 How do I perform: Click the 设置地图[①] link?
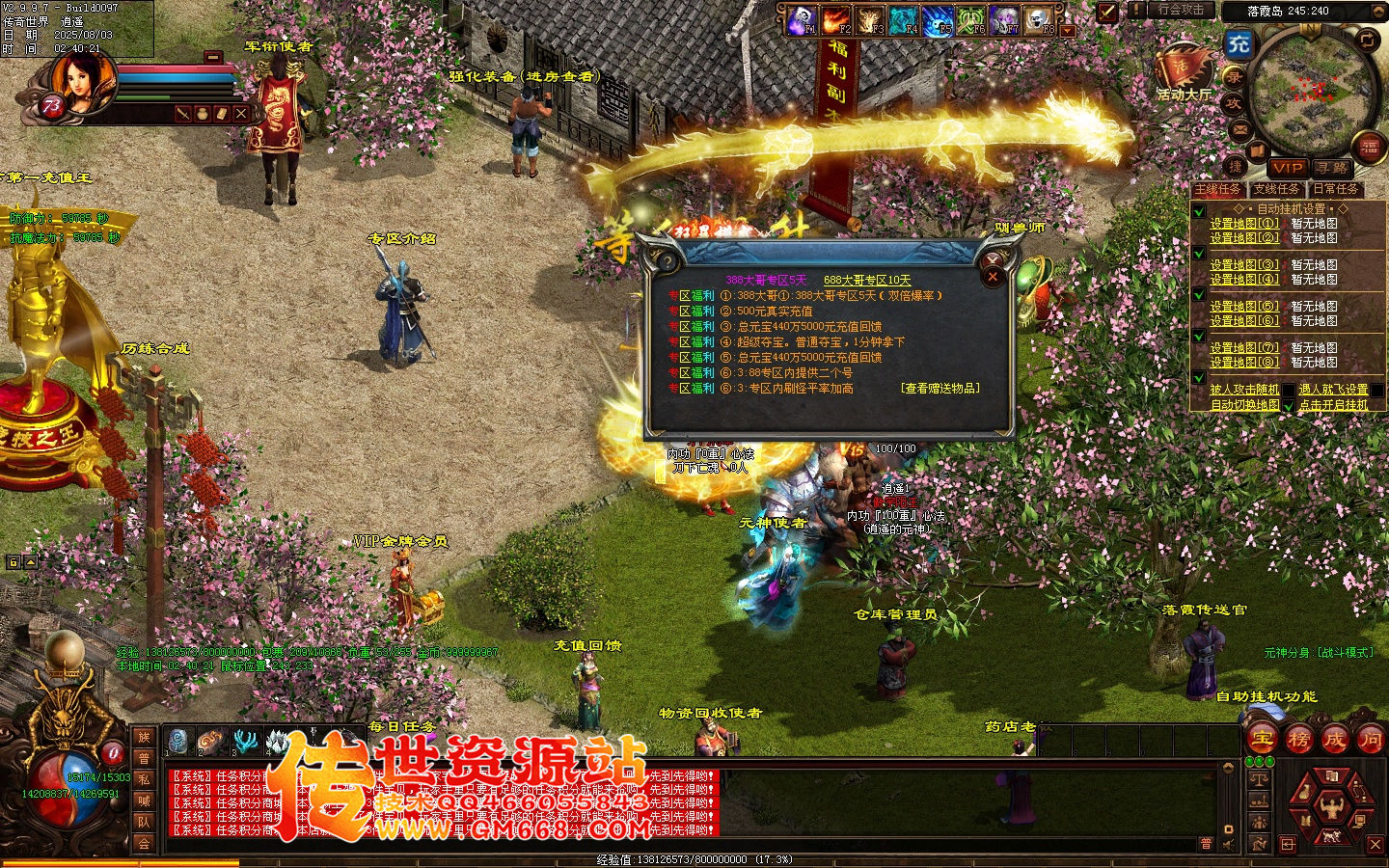1244,224
